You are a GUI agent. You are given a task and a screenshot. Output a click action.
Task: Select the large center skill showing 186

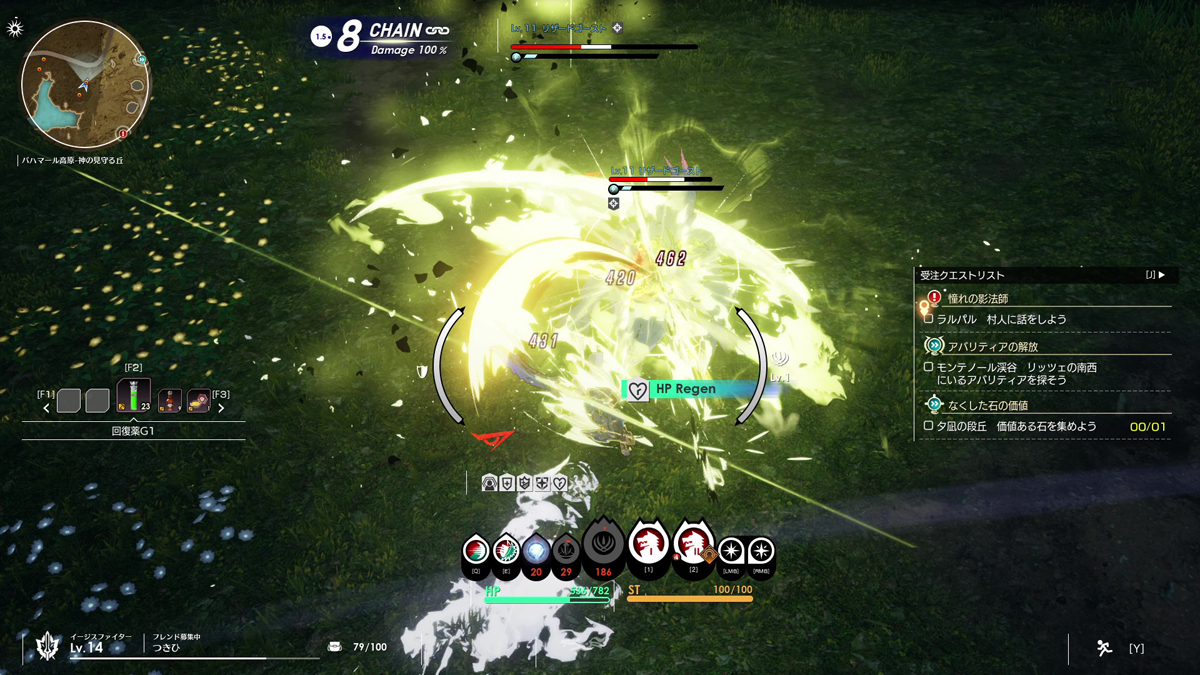603,545
